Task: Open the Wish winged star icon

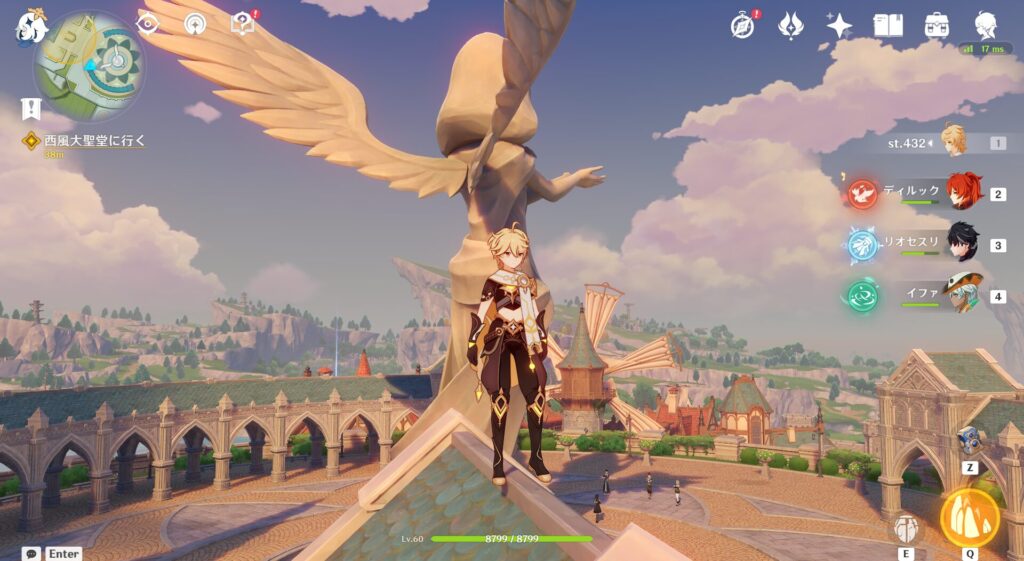Action: pyautogui.click(x=791, y=25)
